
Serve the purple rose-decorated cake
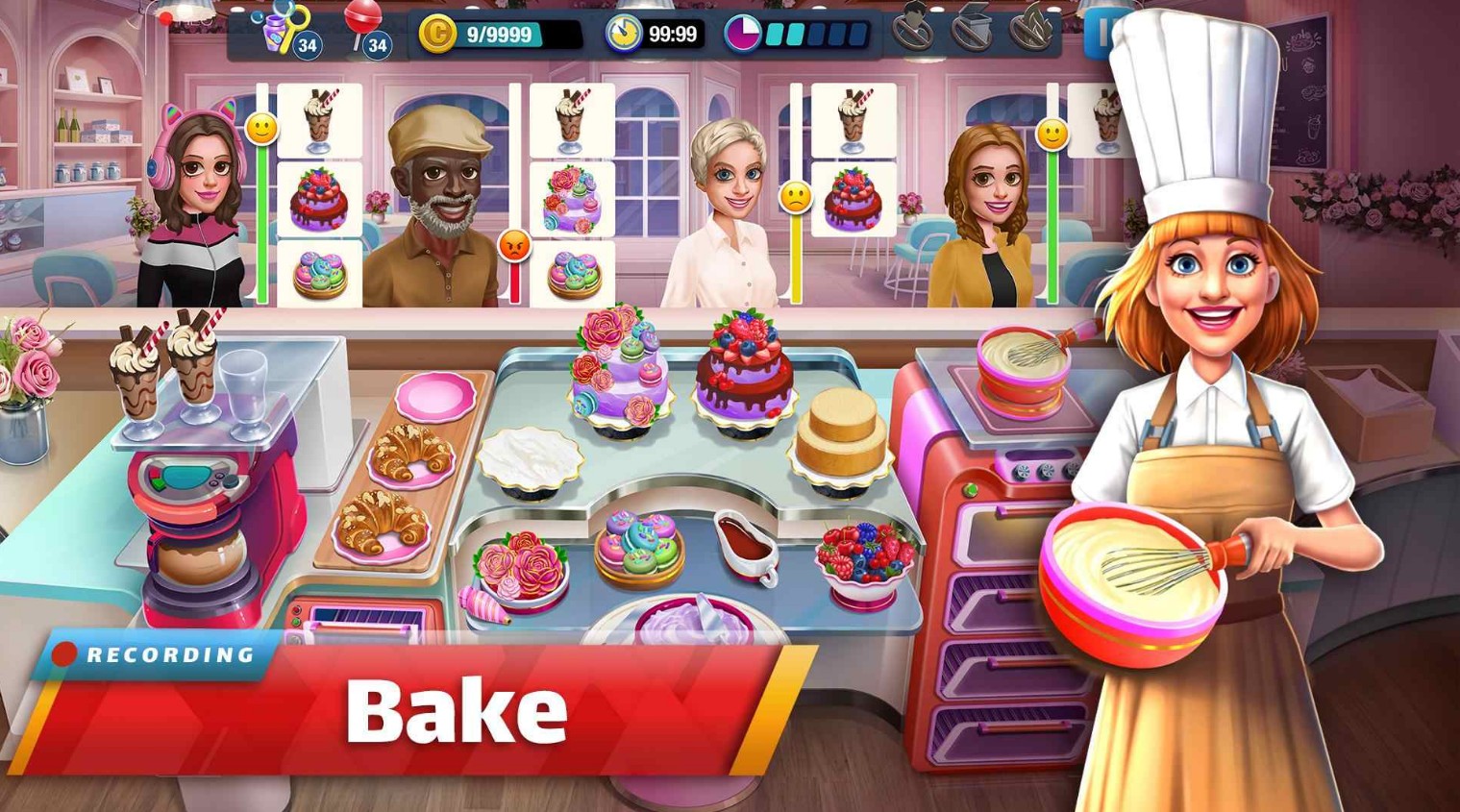619,375
